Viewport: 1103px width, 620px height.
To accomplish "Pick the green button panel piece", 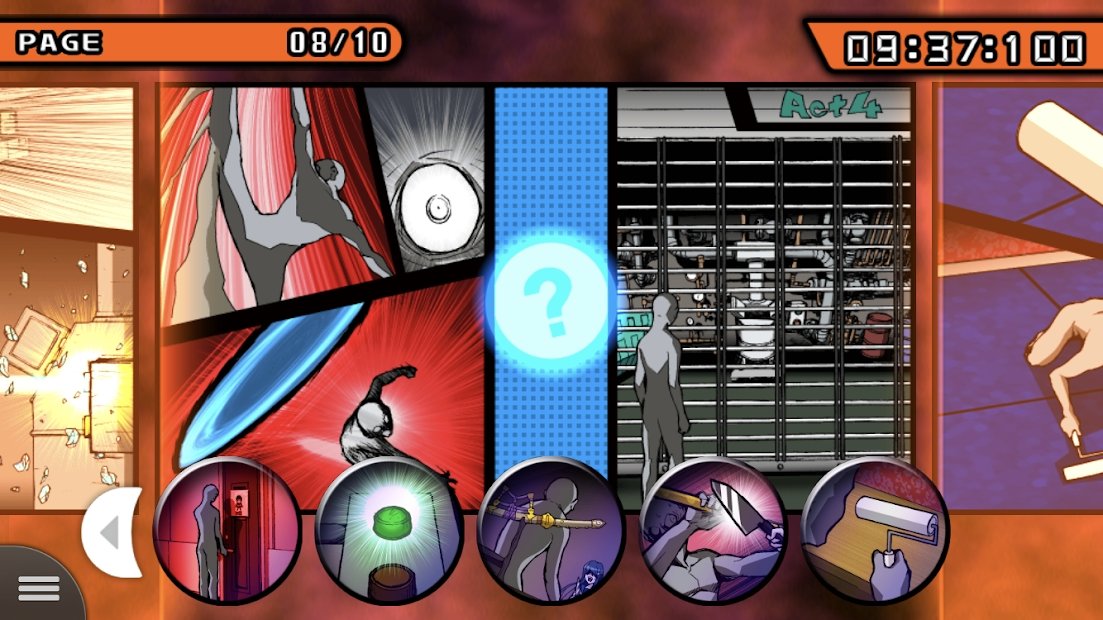I will pyautogui.click(x=389, y=529).
